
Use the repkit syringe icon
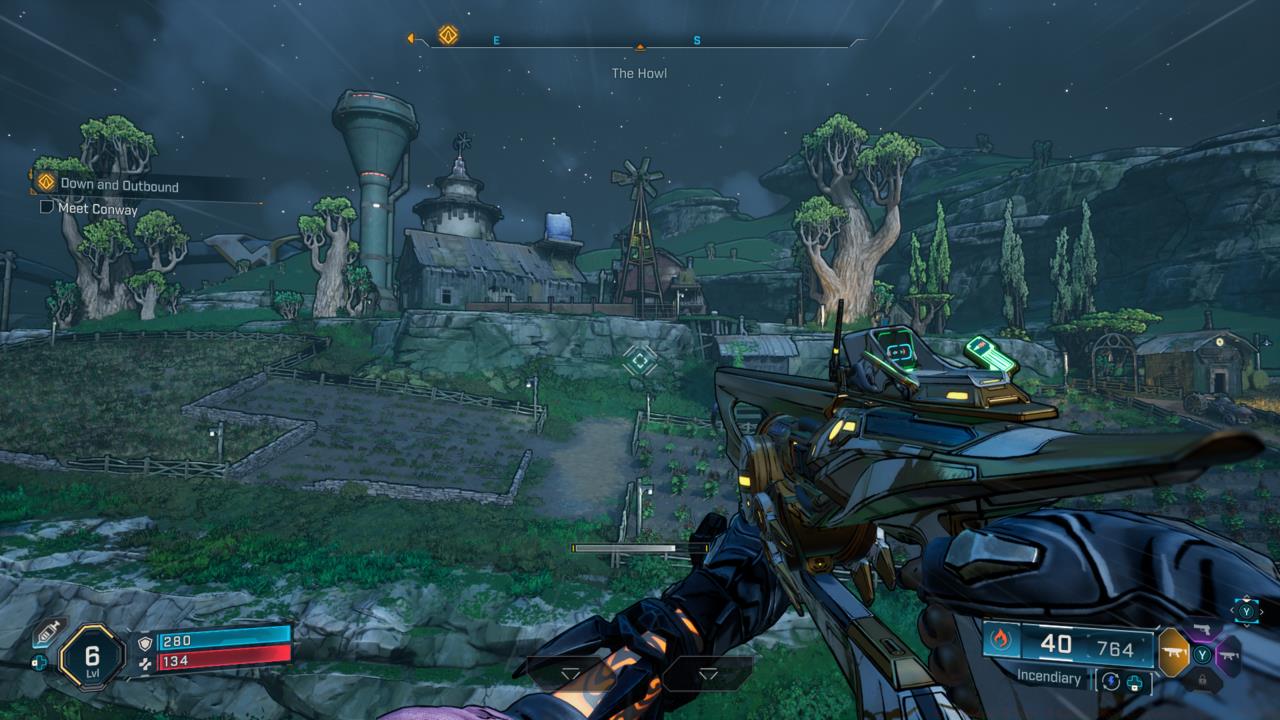click(x=48, y=632)
